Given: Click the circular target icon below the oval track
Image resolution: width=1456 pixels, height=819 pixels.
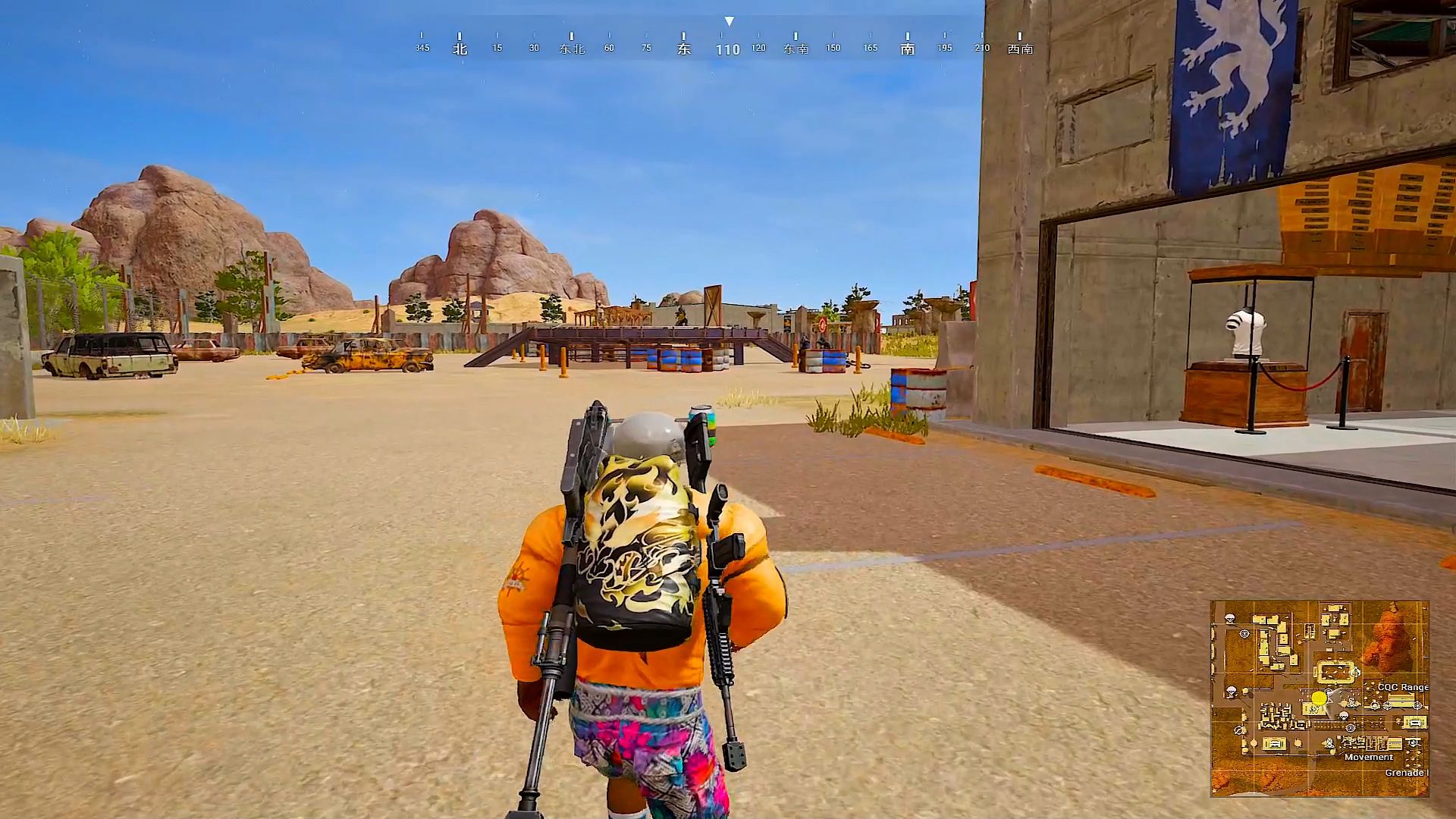Looking at the screenshot, I should [1351, 729].
